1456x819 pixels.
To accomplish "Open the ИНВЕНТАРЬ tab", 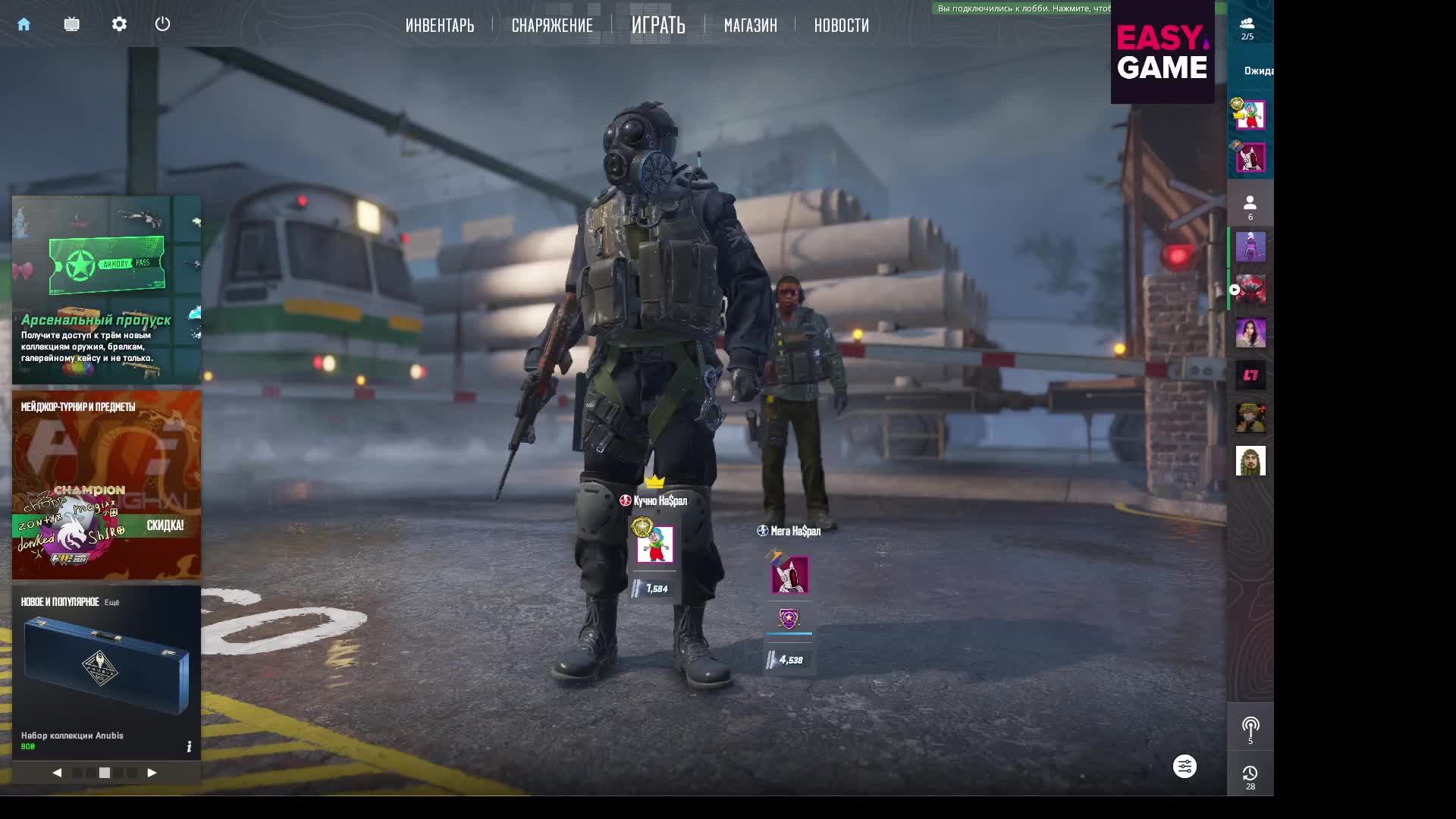I will tap(440, 26).
